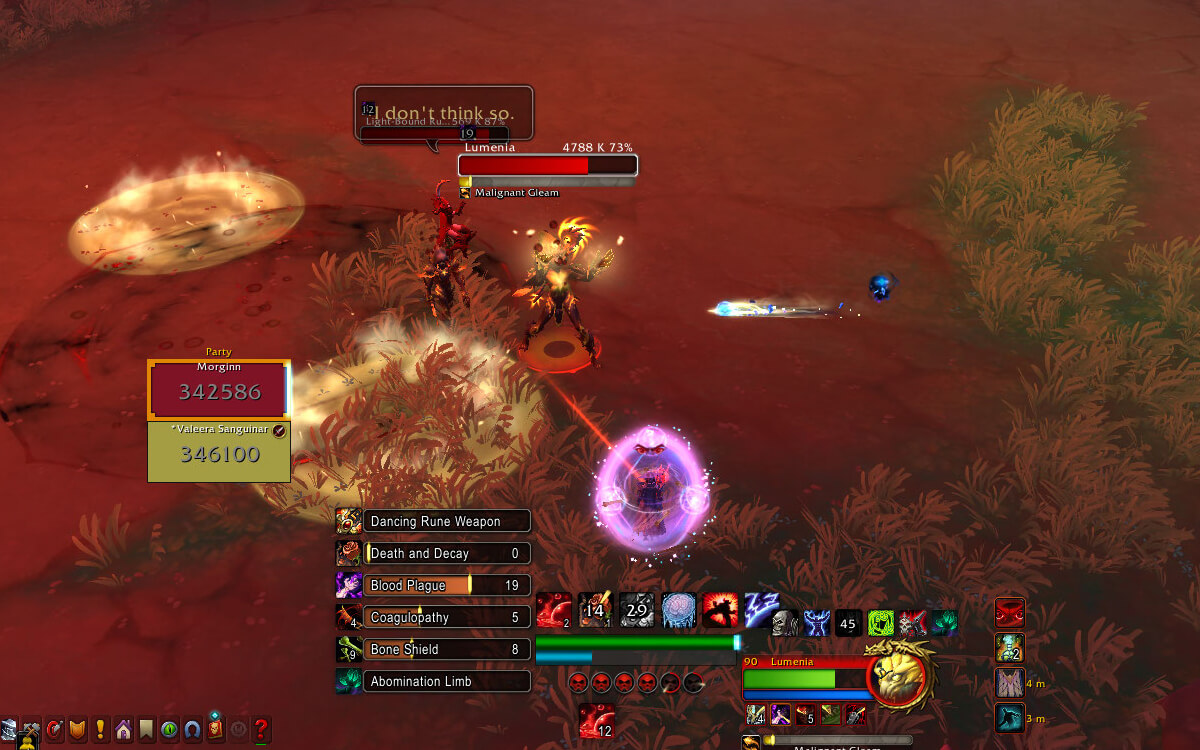
Task: Open the purple house micro menu button
Action: (123, 729)
